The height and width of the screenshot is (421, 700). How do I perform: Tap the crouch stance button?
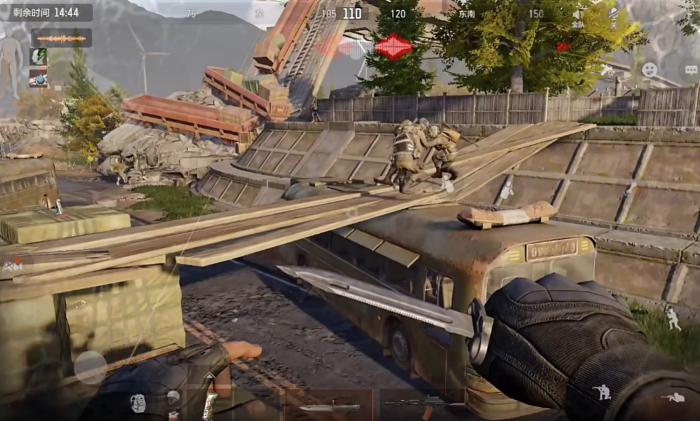(603, 391)
